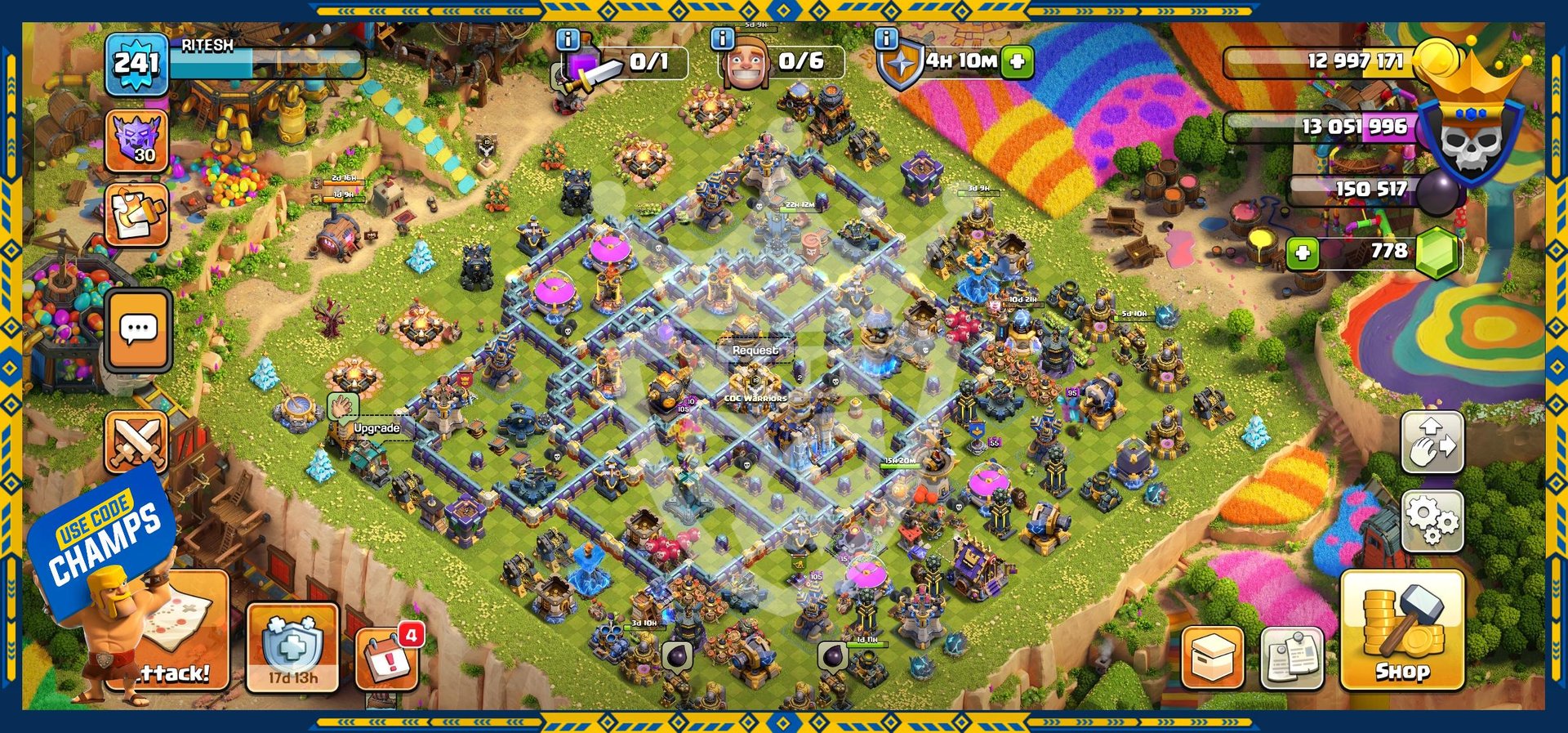
Task: Open the shield booster with 17d 13h timer
Action: 292,648
